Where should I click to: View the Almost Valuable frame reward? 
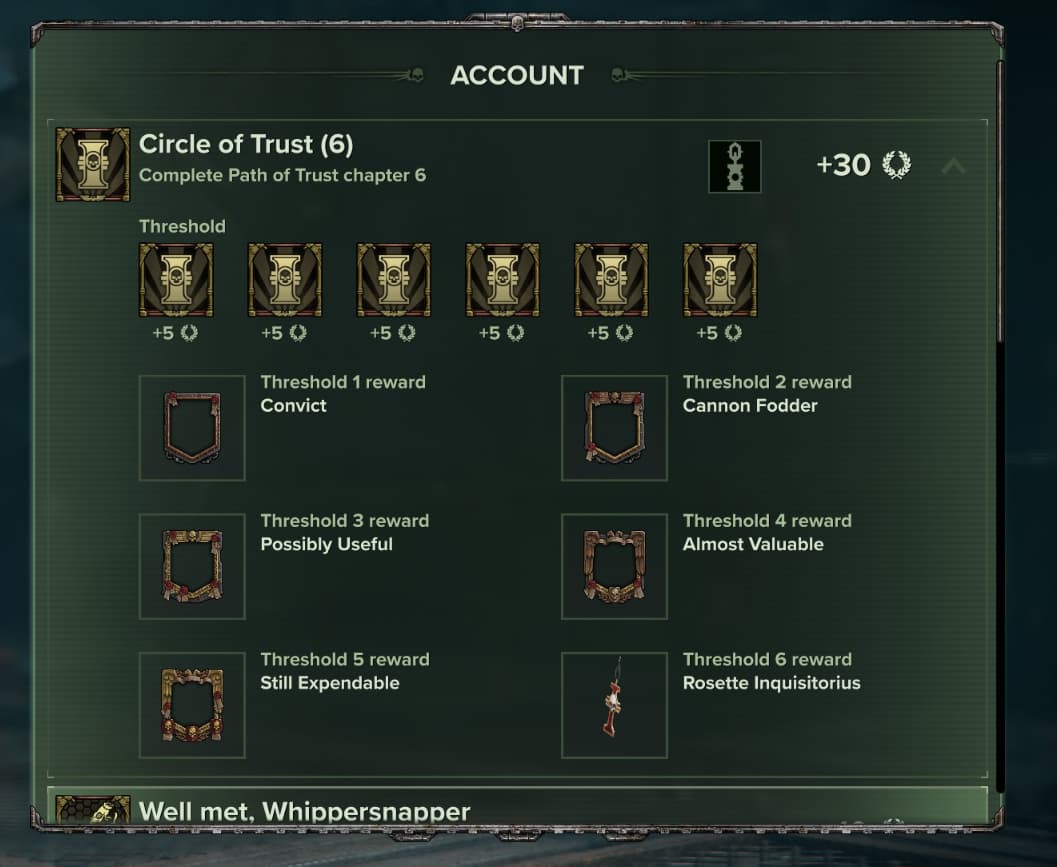pos(614,566)
